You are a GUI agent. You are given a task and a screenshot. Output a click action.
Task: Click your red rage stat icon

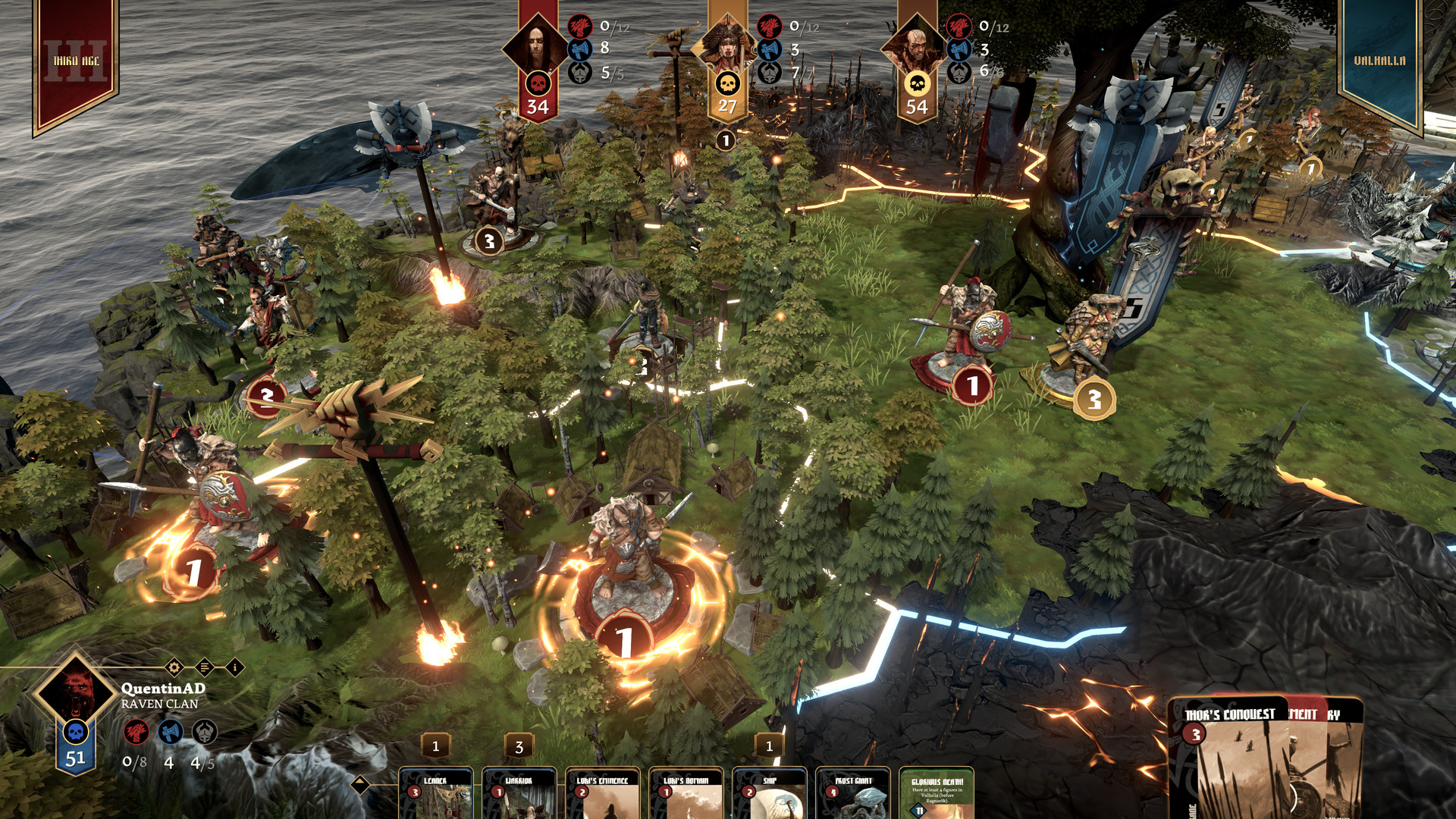pyautogui.click(x=136, y=732)
